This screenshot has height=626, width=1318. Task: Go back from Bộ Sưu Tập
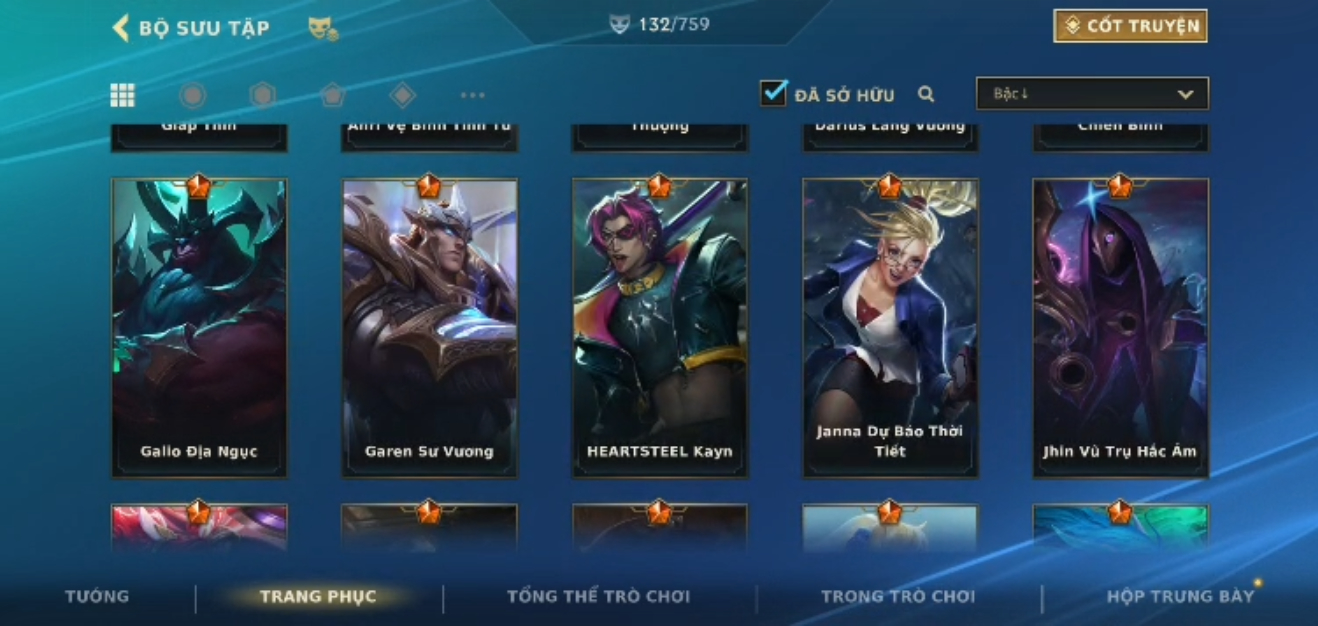[x=121, y=28]
